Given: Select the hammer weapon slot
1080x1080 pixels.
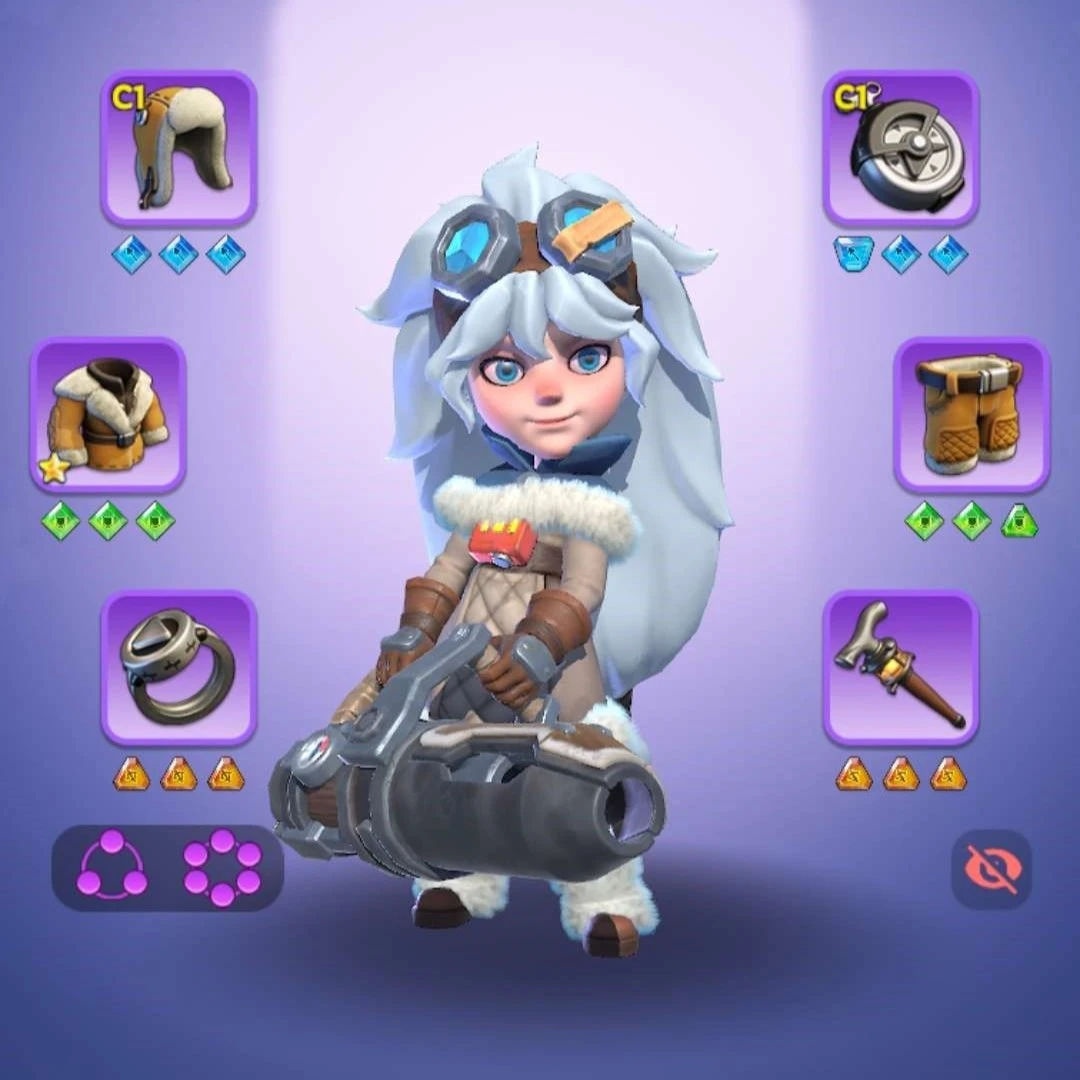Looking at the screenshot, I should tap(901, 667).
